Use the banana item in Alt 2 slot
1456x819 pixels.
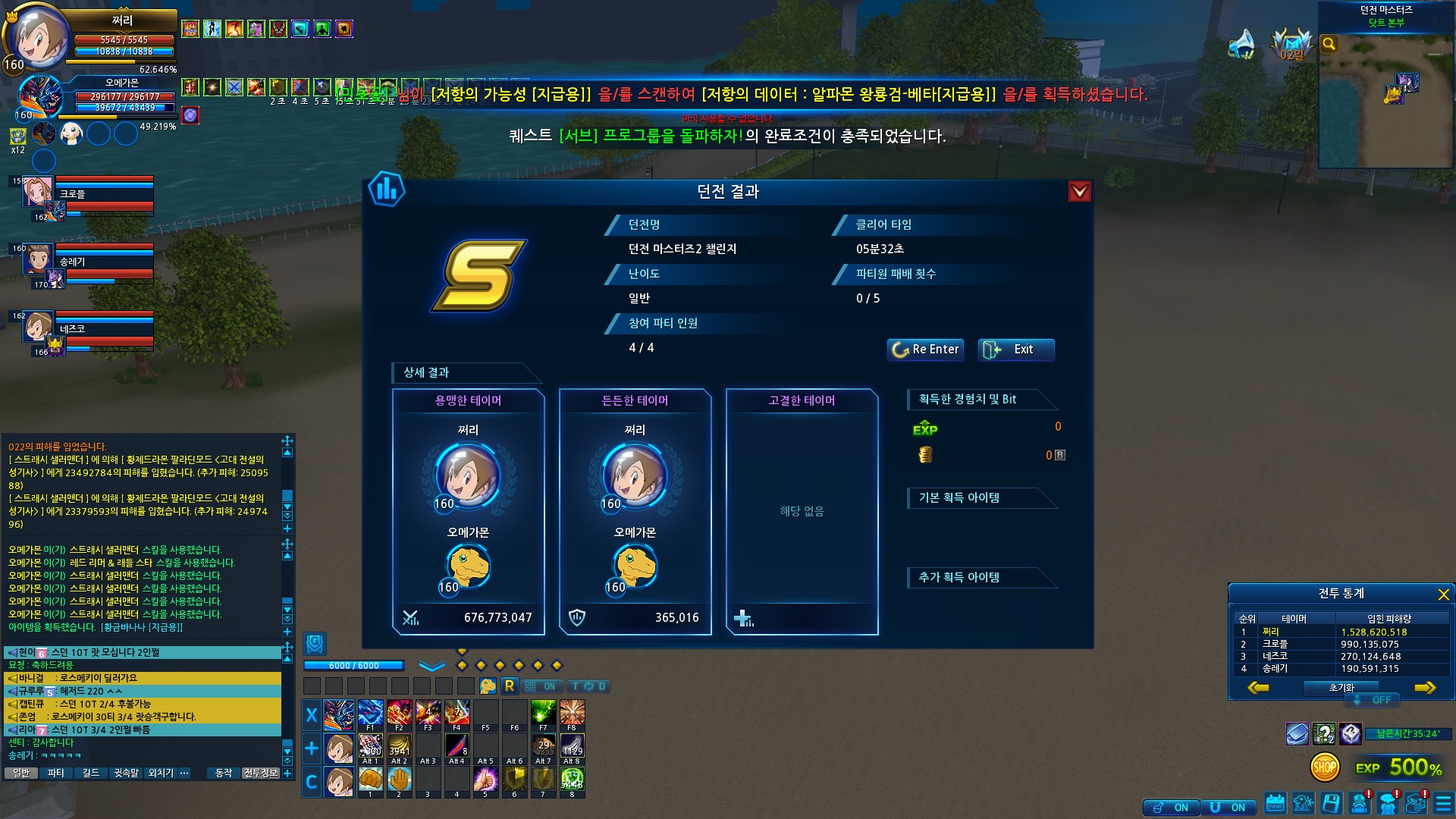point(399,747)
